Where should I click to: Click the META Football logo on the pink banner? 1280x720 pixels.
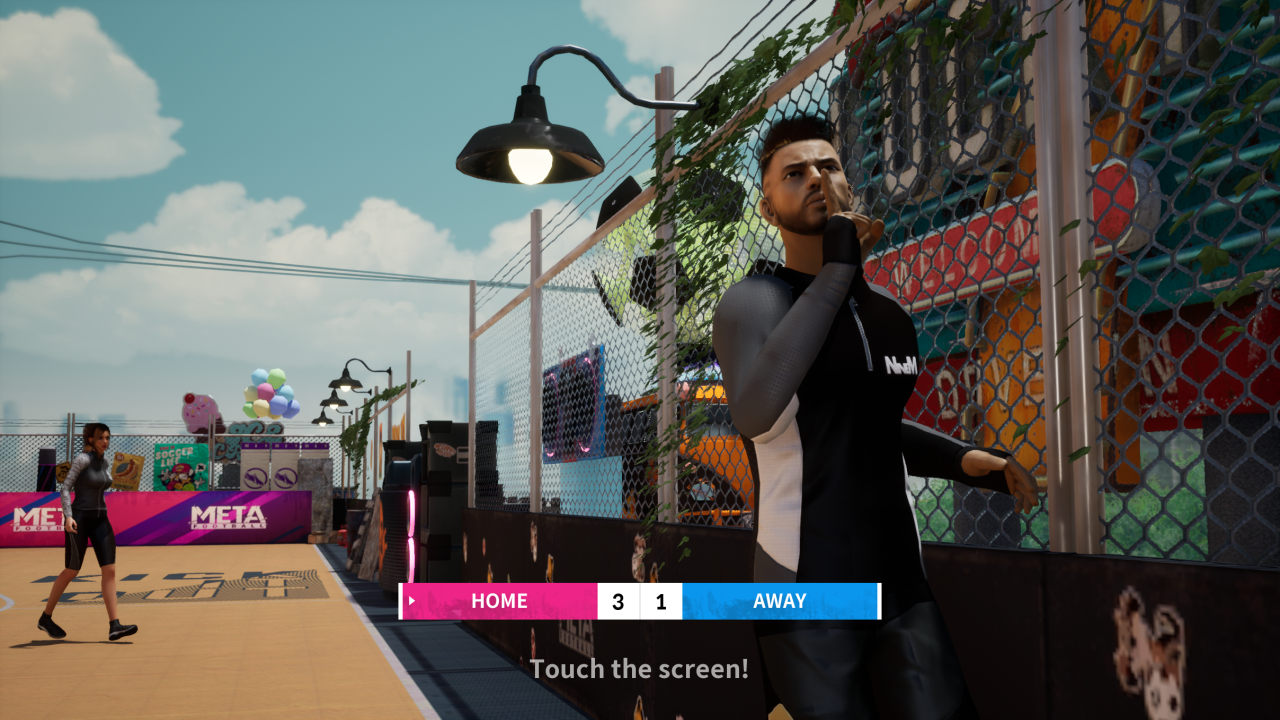227,516
